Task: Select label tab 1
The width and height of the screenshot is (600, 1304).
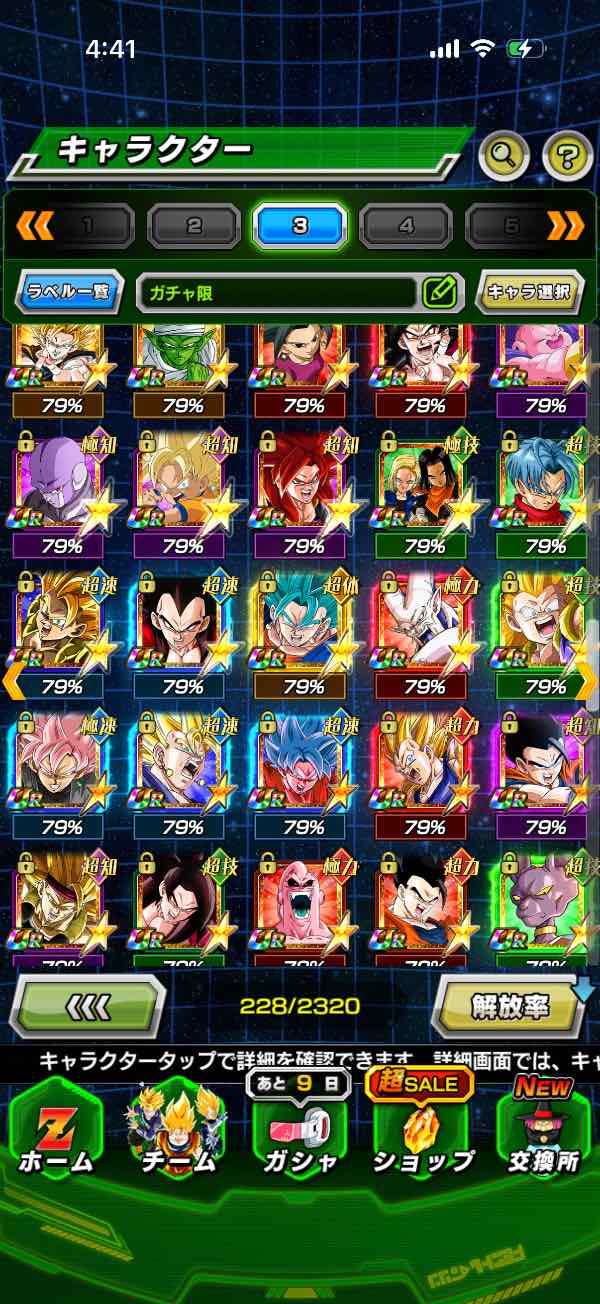Action: coord(88,226)
